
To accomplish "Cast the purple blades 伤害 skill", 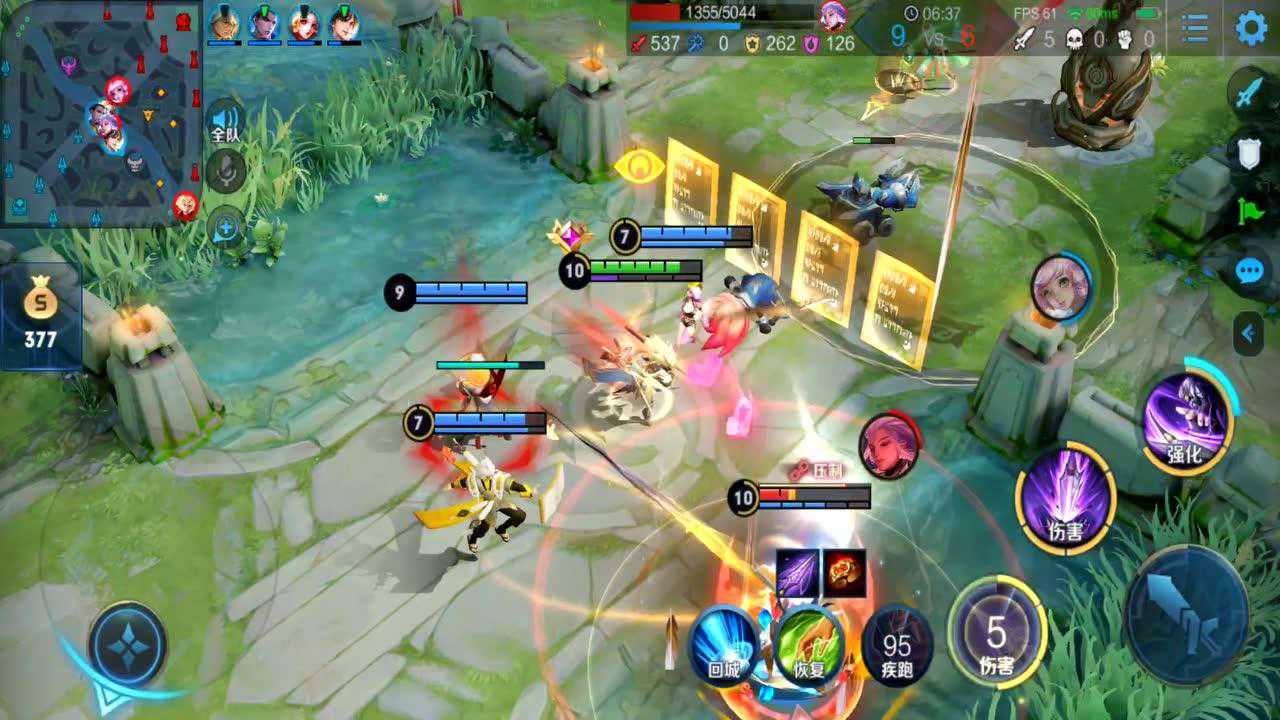I will click(x=1066, y=497).
